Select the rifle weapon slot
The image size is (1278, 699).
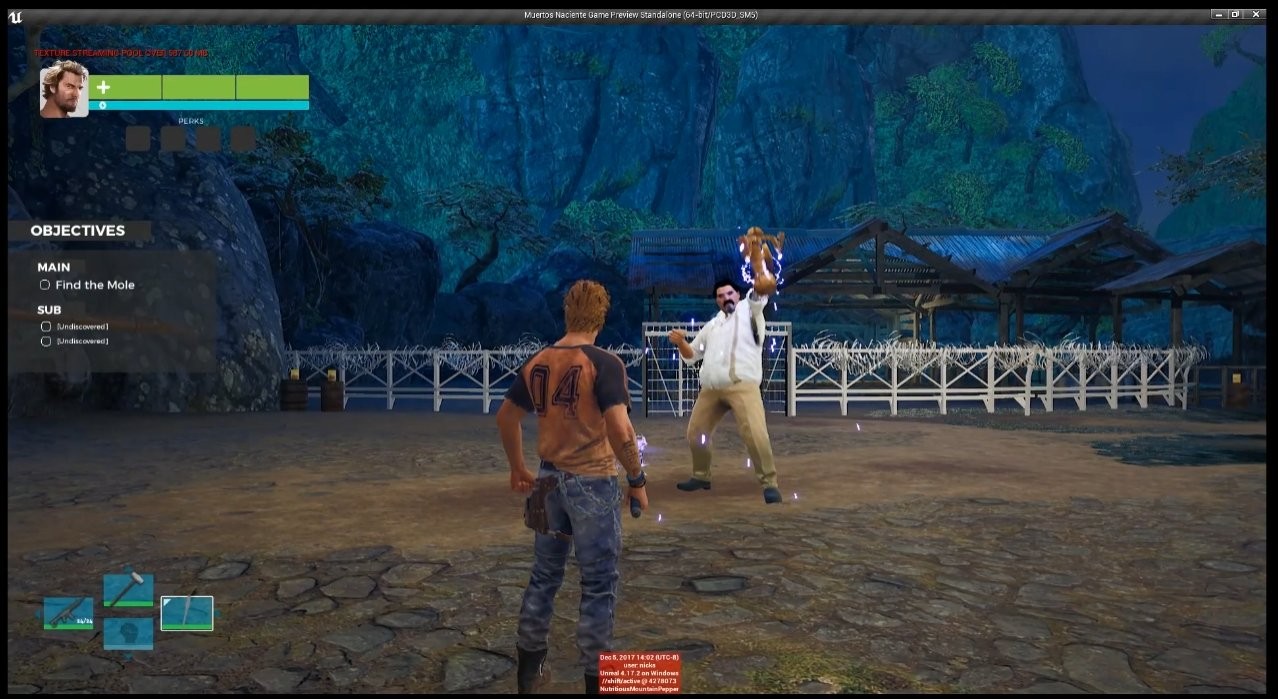(68, 613)
